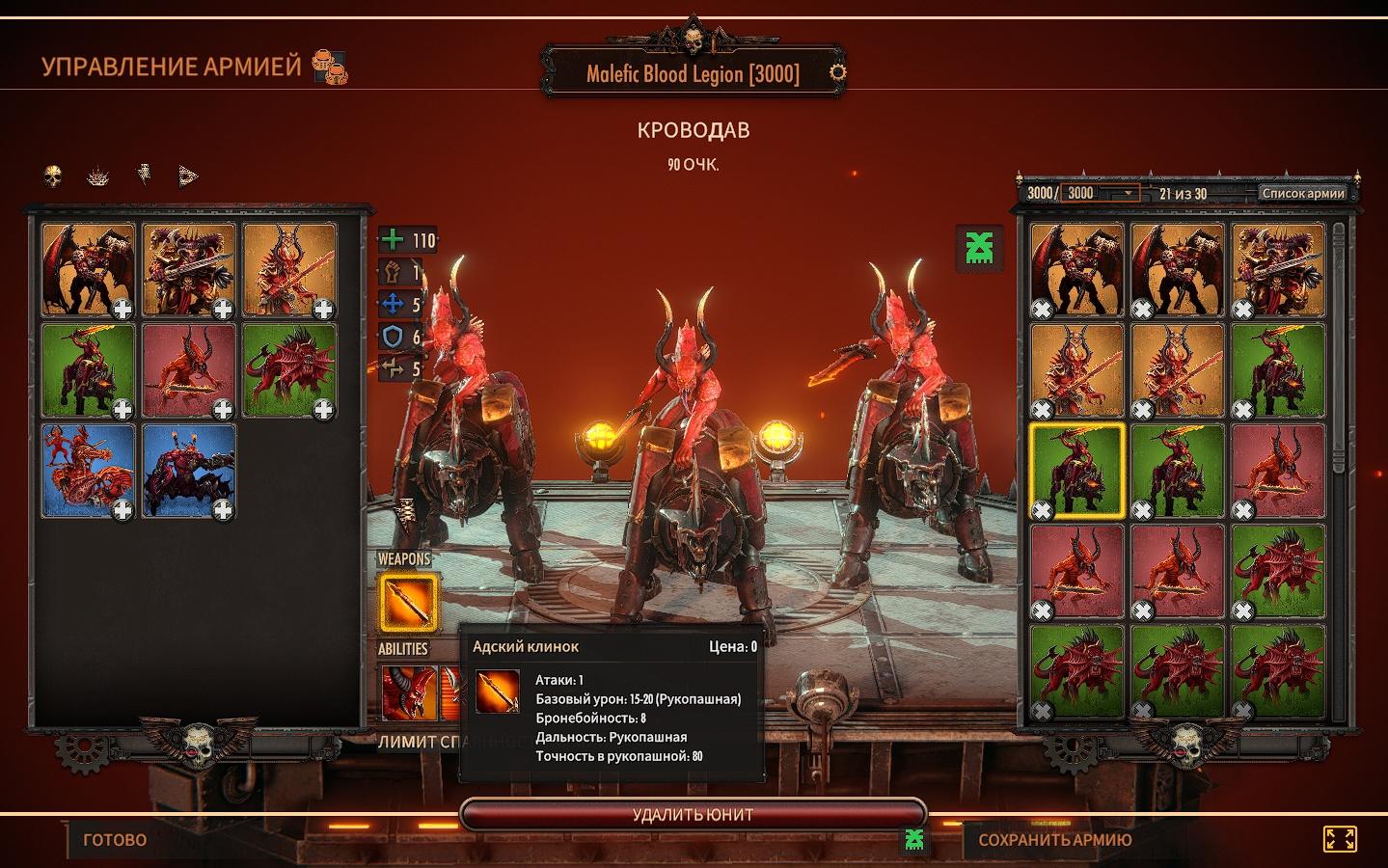Screen dimensions: 1388x868
Task: Open the Список армии list
Action: pyautogui.click(x=1302, y=193)
